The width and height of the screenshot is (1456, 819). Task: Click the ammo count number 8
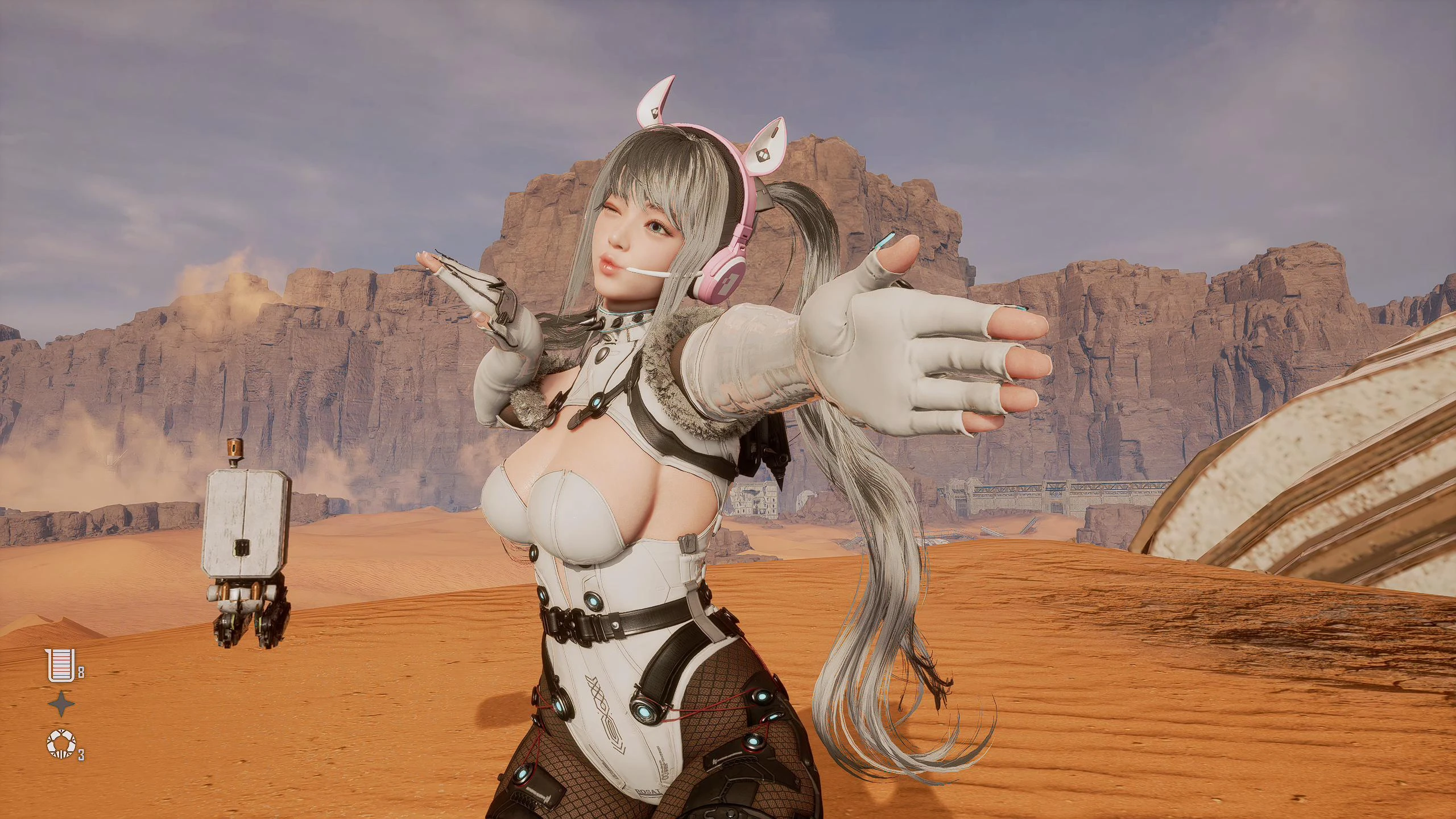(81, 672)
